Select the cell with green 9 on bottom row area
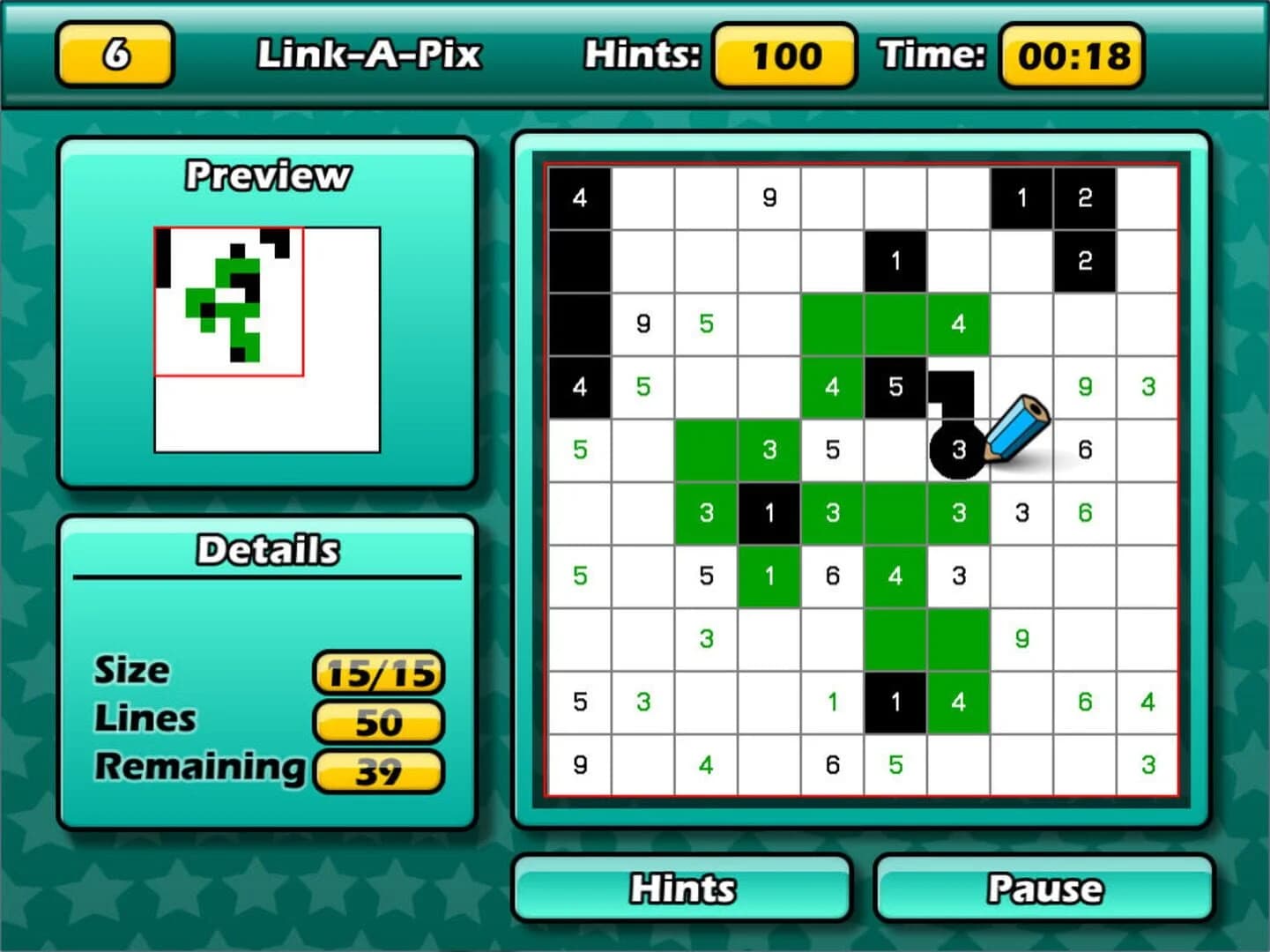 click(x=1021, y=639)
